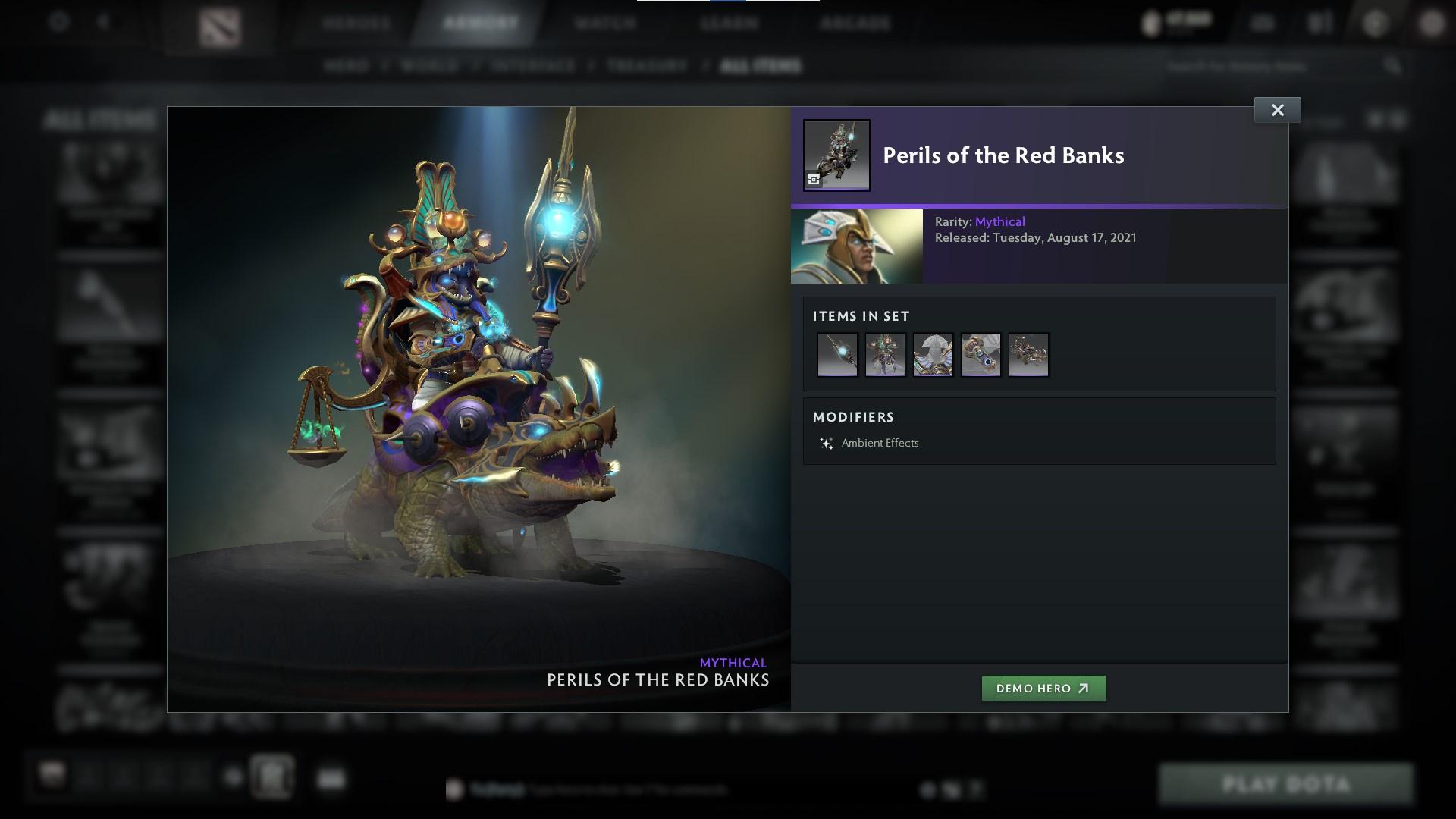Viewport: 1456px width, 819px height.
Task: Open the Arcade menu item
Action: click(x=855, y=23)
